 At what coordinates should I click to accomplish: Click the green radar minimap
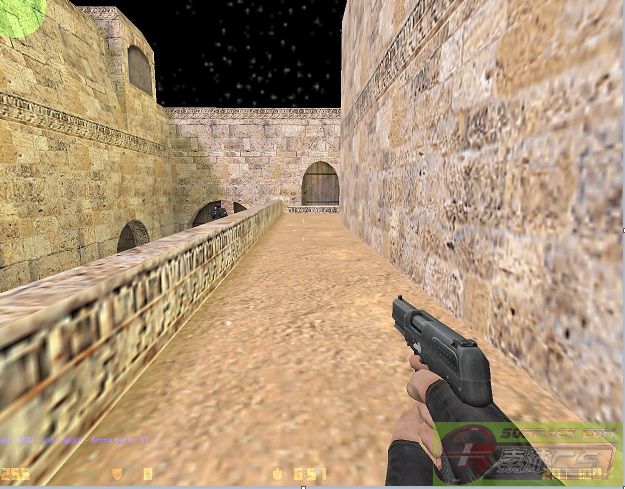18,15
